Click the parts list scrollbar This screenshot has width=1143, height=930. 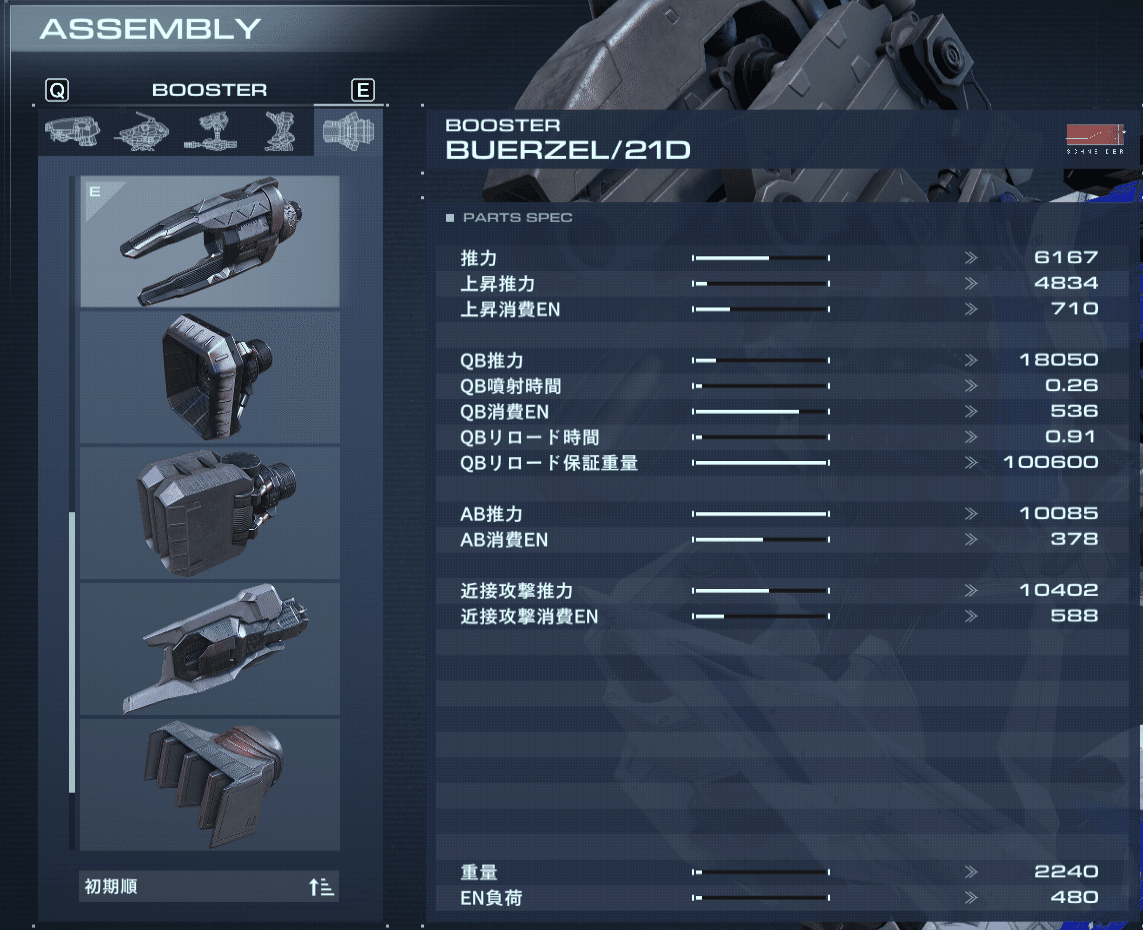pos(72,650)
